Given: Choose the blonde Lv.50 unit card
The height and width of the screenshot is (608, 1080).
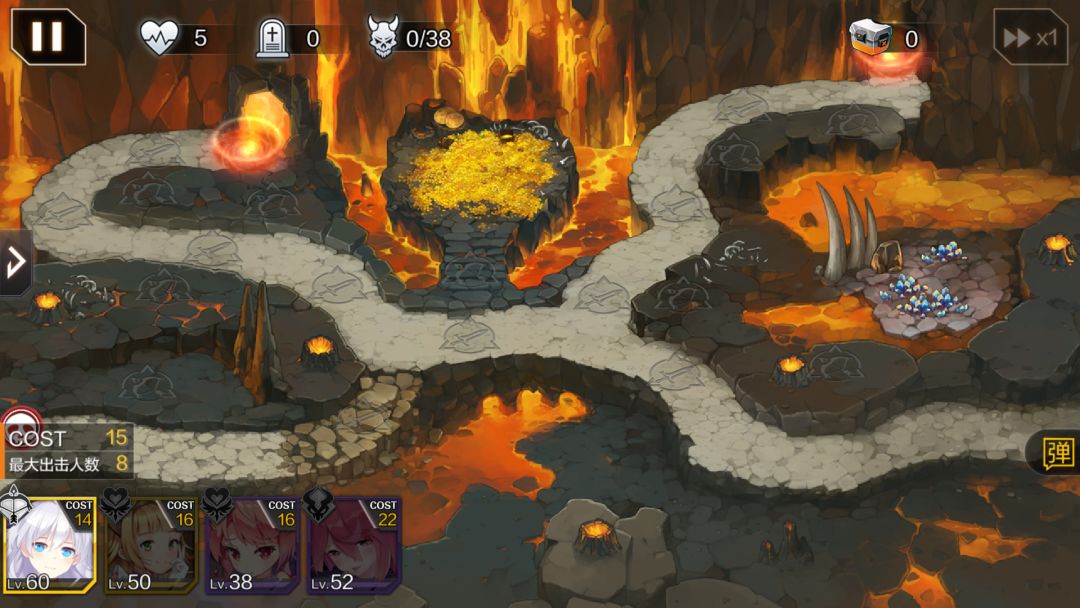Looking at the screenshot, I should [x=151, y=545].
